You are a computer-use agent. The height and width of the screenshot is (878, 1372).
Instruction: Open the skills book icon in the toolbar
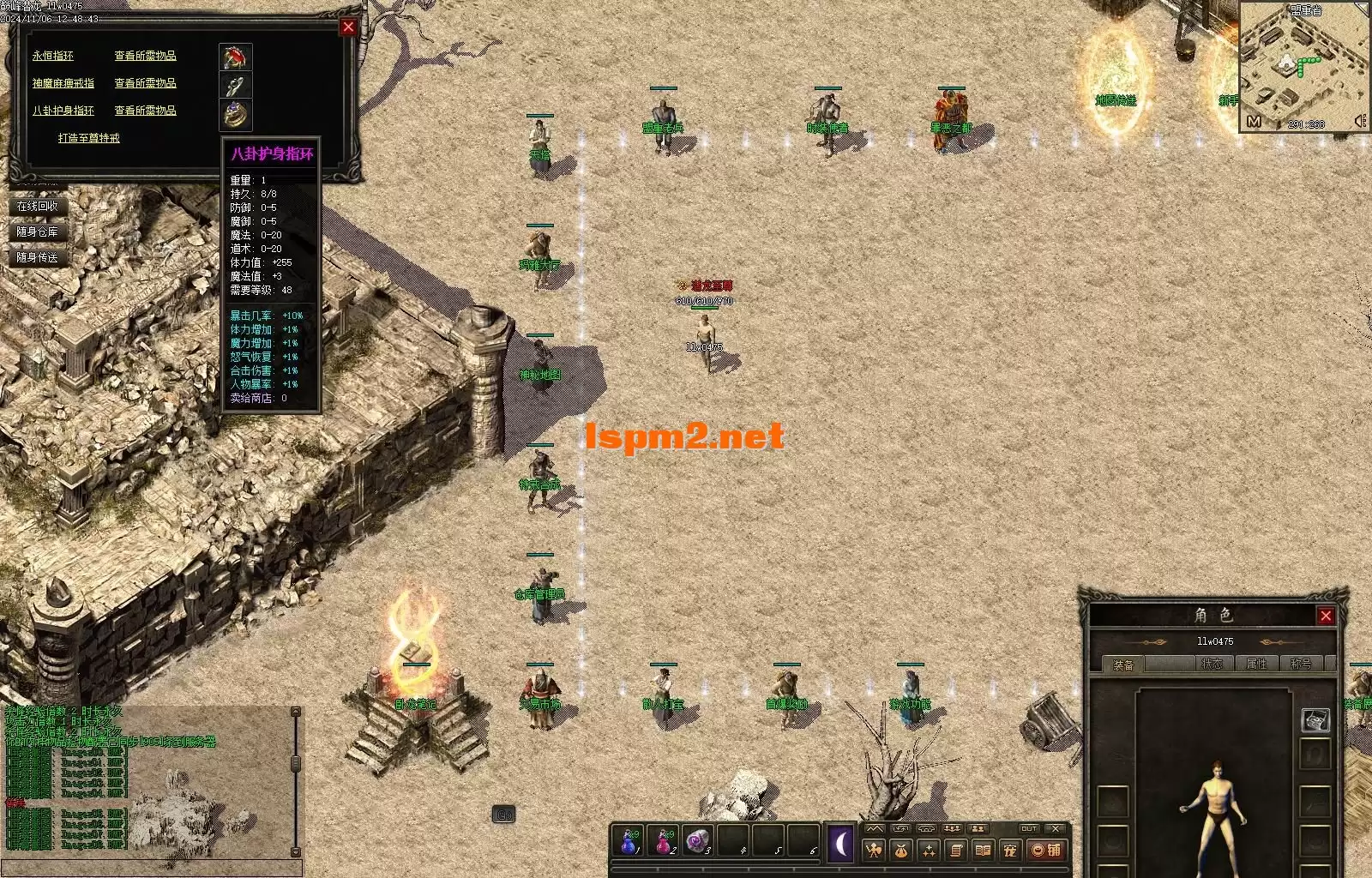(983, 851)
